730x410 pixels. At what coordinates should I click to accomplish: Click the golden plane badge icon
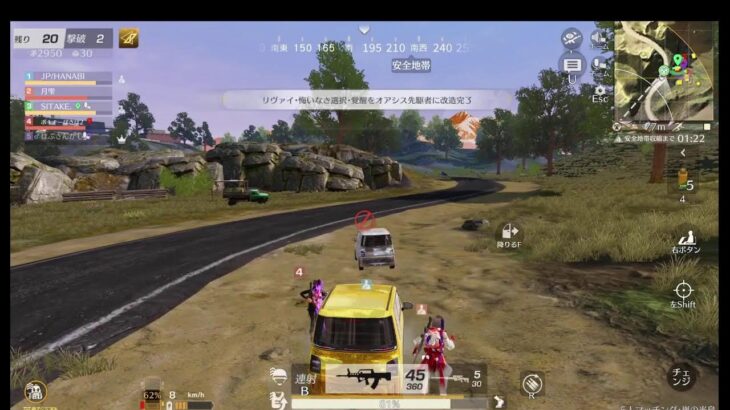pos(129,38)
